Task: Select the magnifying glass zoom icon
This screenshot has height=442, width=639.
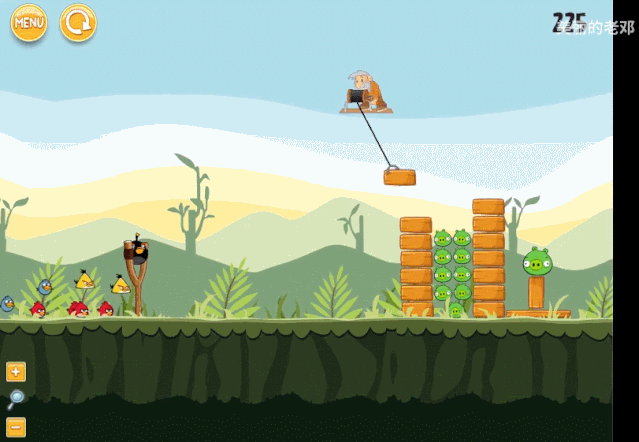Action: 16,400
